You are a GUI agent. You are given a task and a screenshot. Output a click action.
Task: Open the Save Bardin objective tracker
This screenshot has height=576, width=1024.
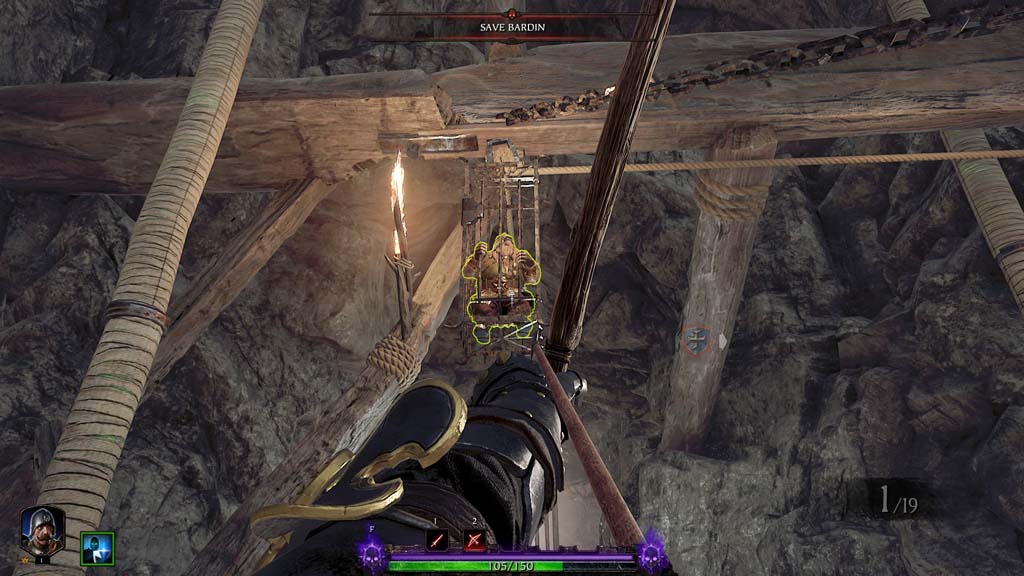pyautogui.click(x=512, y=27)
